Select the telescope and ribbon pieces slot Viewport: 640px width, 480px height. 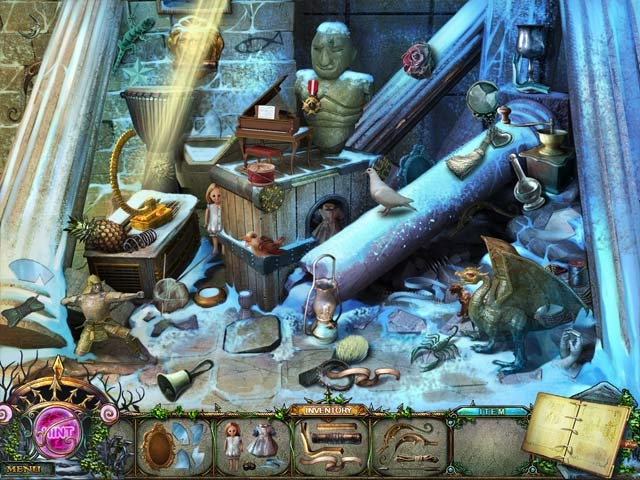[328, 444]
